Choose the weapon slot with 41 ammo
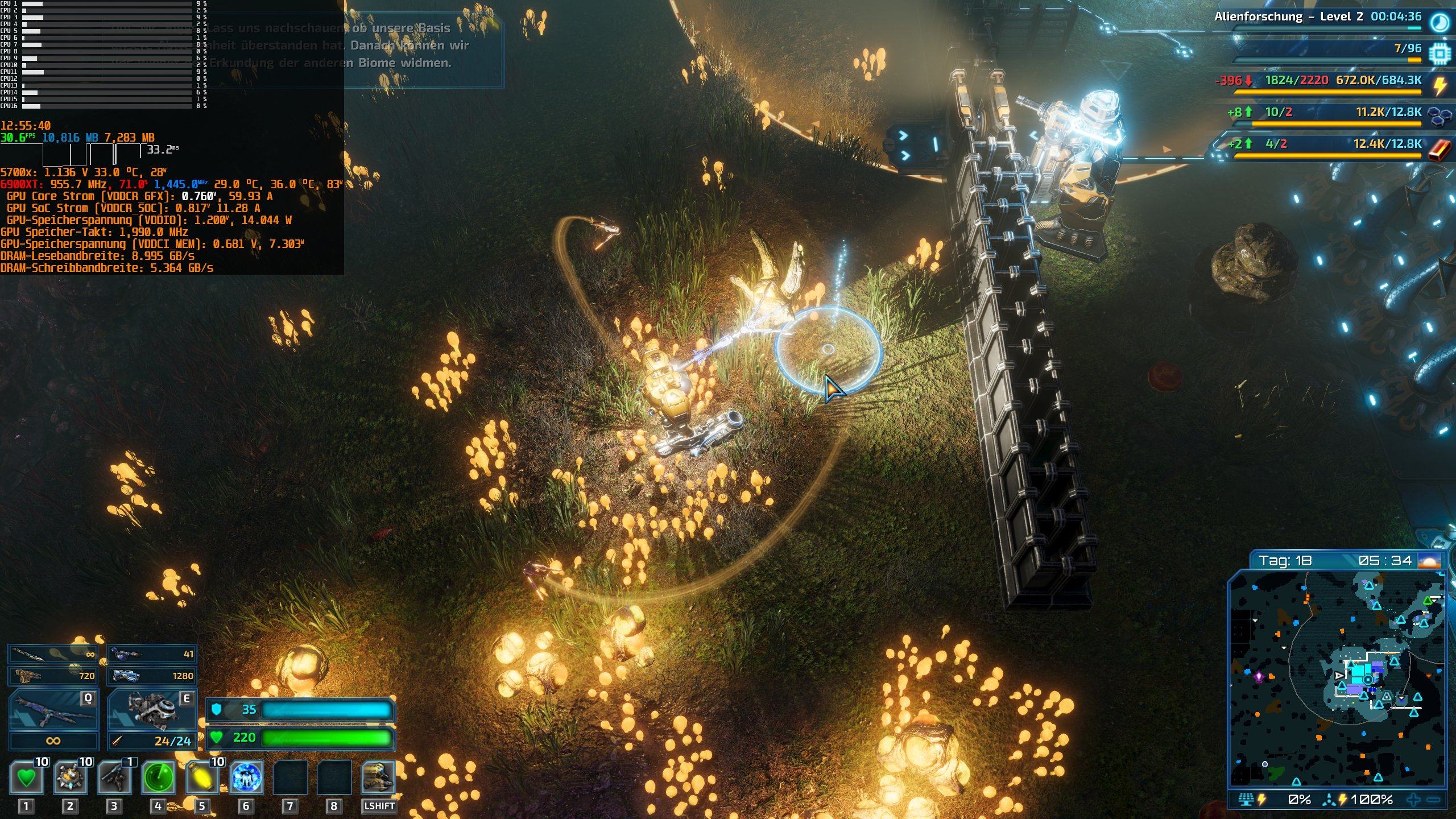This screenshot has height=819, width=1456. pyautogui.click(x=152, y=654)
